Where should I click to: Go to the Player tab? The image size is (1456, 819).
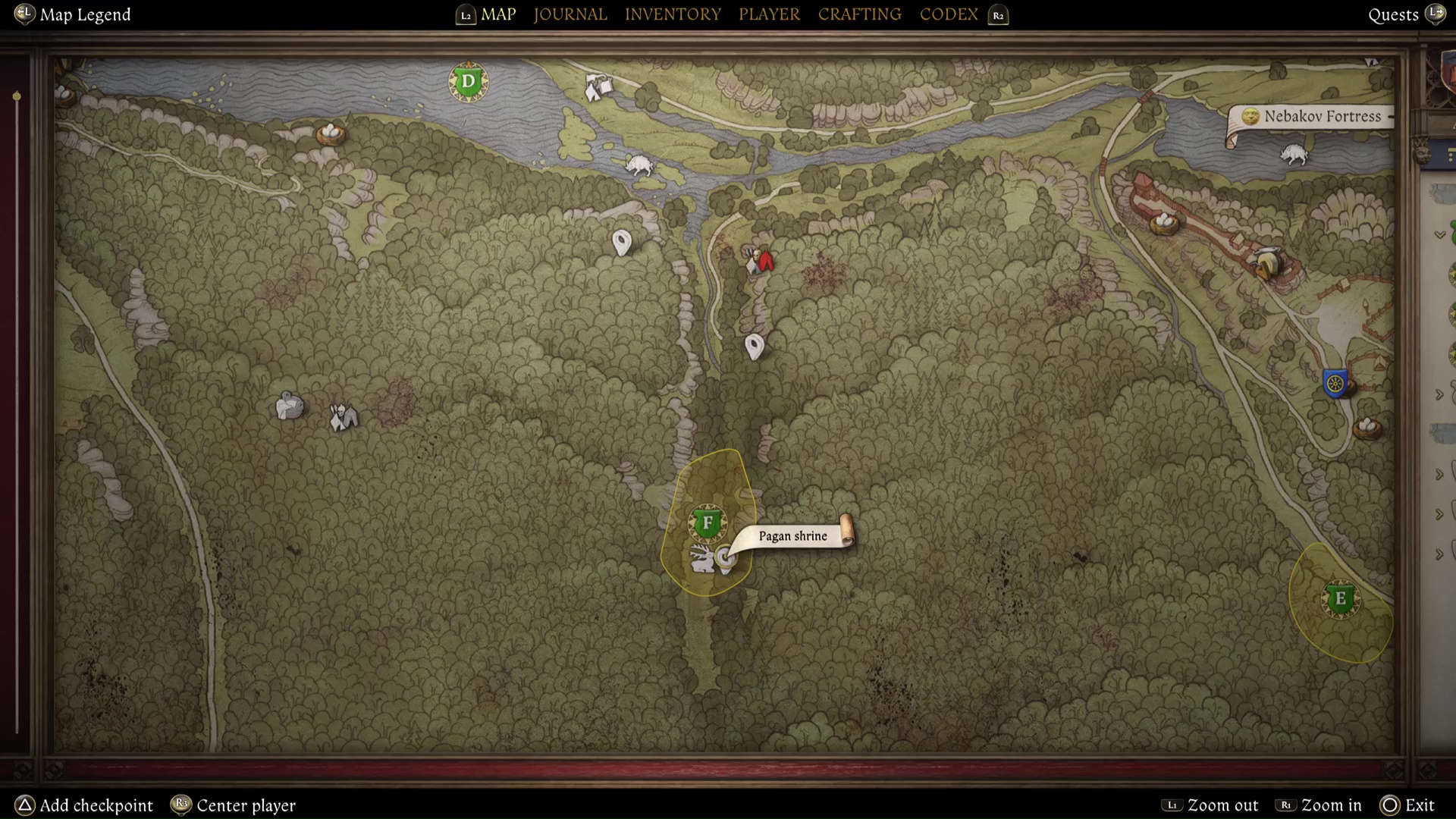coord(769,14)
